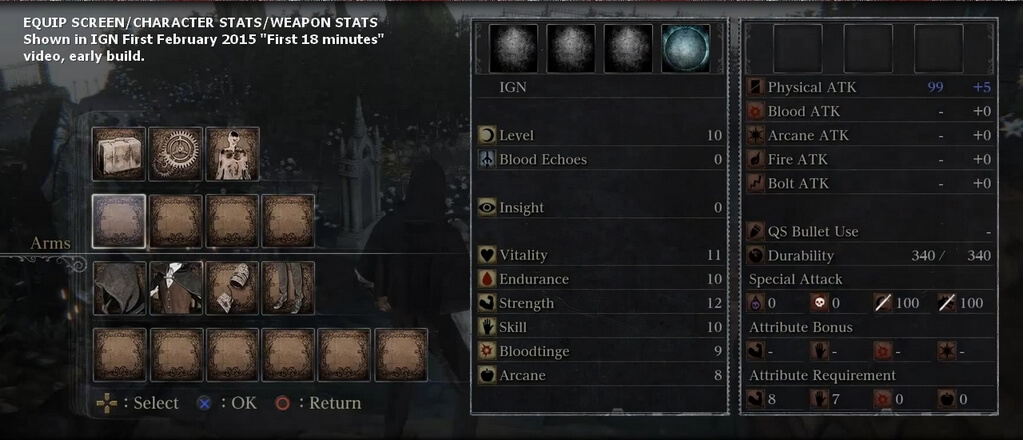Choose the gauntlet gloves armor slot
1023x440 pixels.
[x=233, y=288]
